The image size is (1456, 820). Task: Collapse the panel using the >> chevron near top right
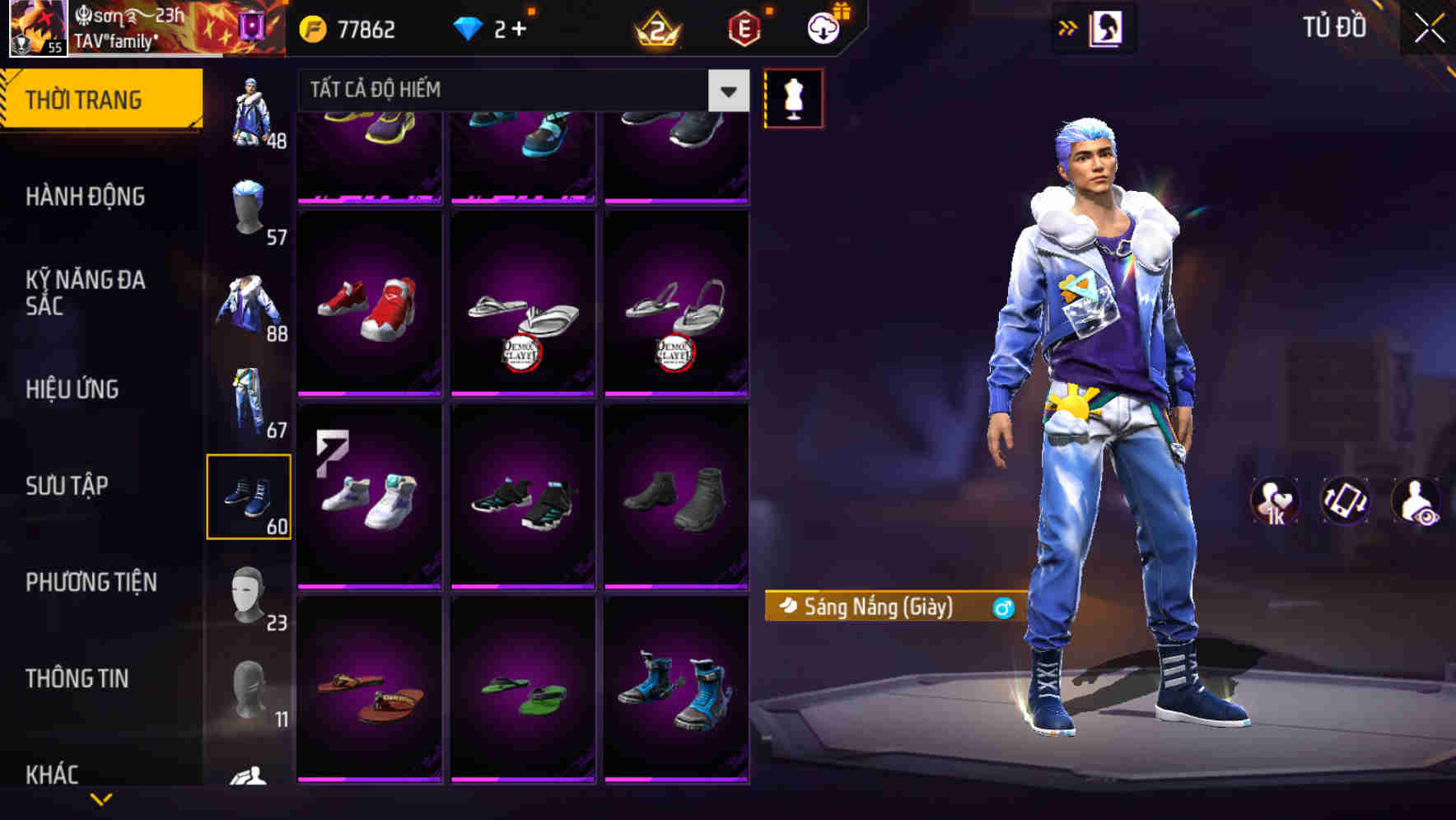(1068, 27)
